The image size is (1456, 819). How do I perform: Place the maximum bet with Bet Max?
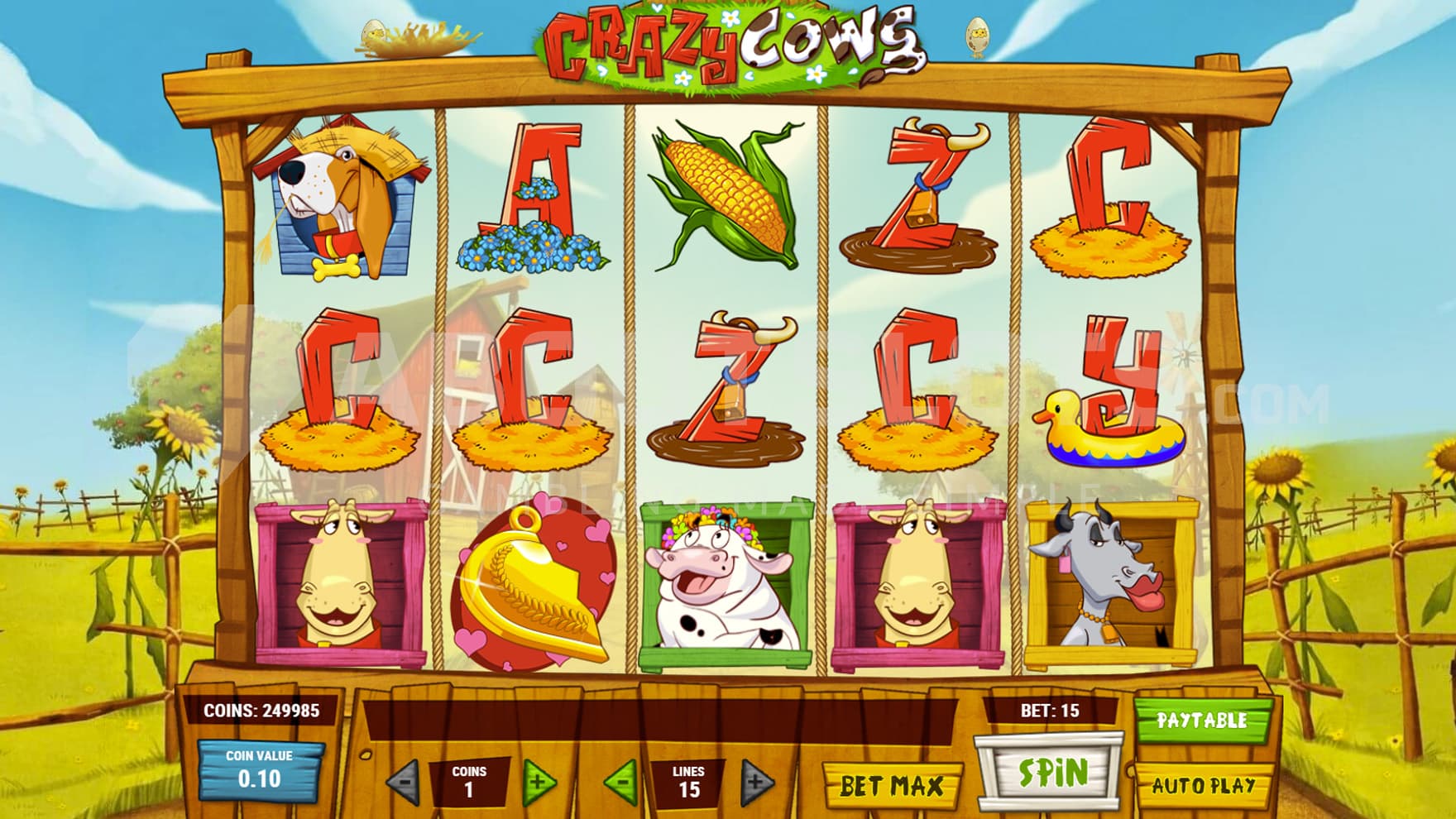click(x=892, y=785)
